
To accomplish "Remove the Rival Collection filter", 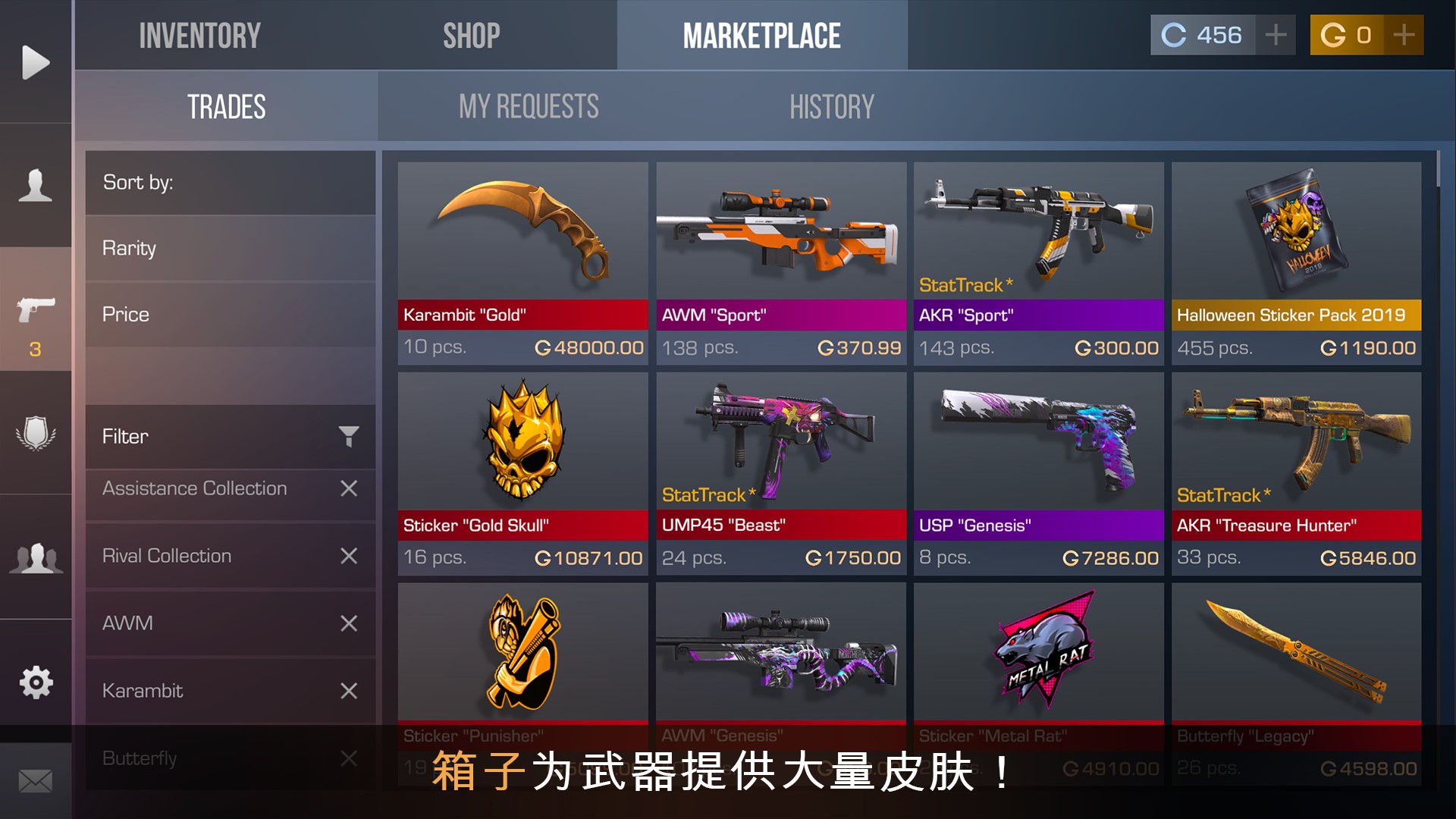I will pyautogui.click(x=348, y=556).
